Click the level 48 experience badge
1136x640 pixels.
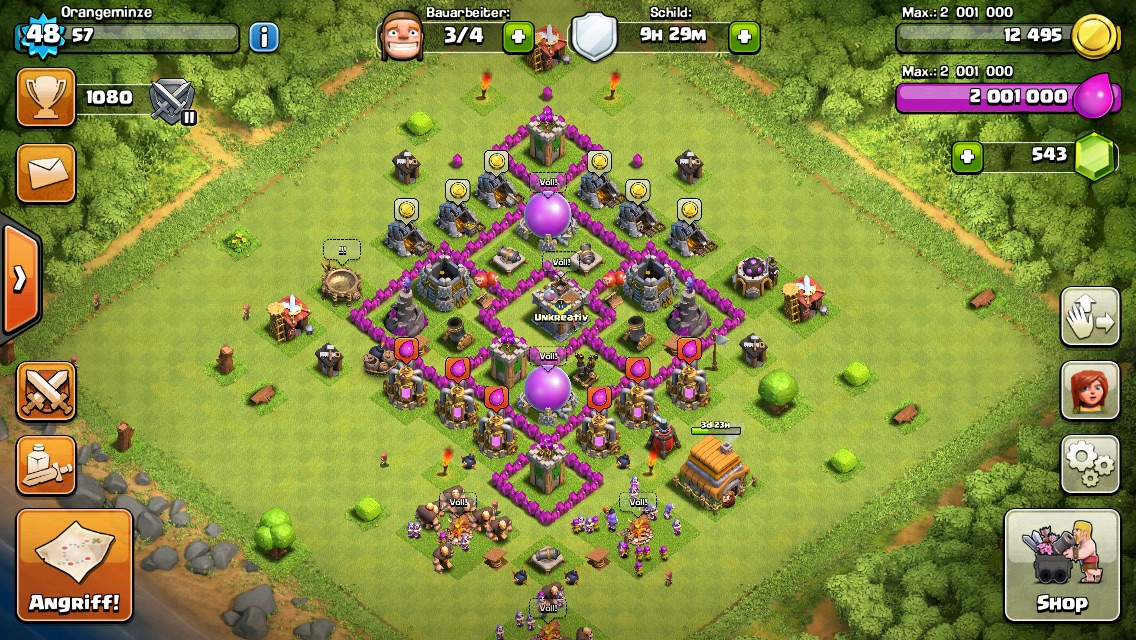pos(42,36)
